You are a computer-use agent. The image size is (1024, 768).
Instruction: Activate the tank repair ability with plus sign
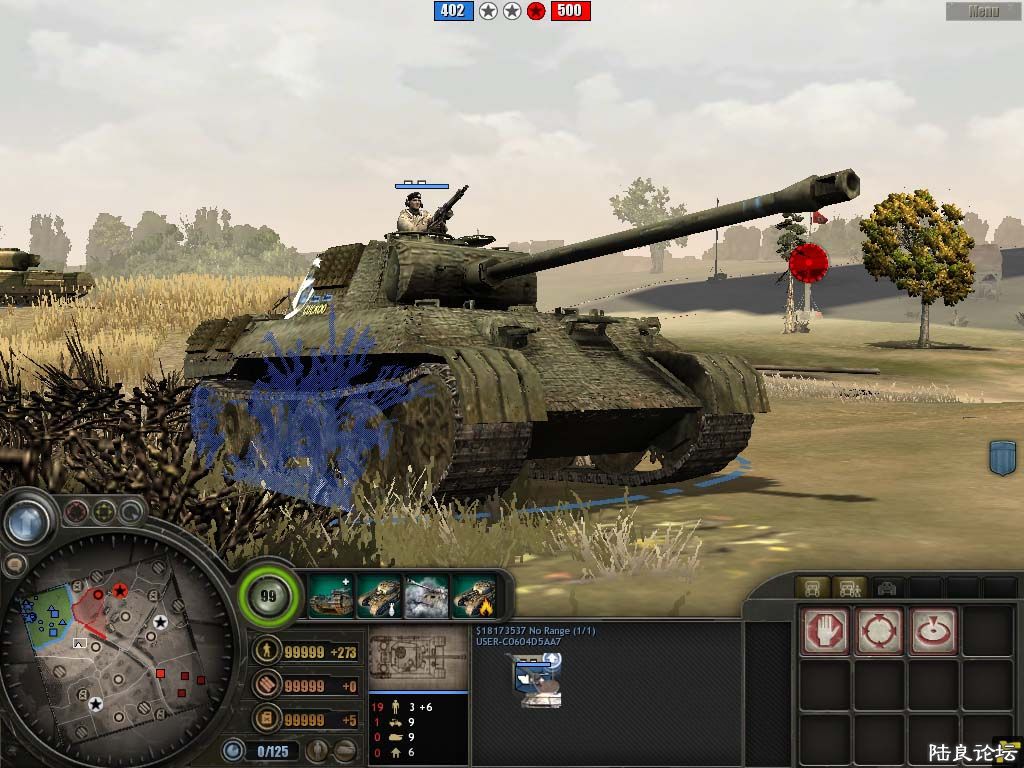click(331, 596)
